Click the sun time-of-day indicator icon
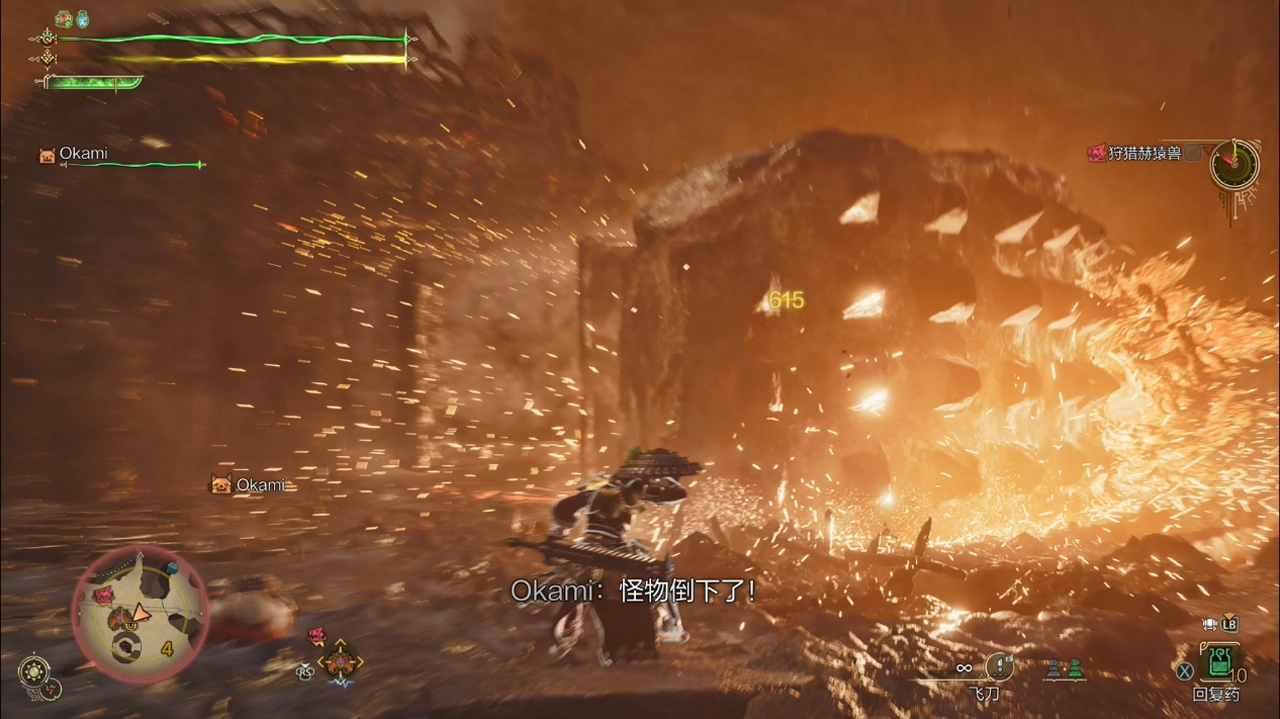This screenshot has width=1280, height=719. (x=33, y=670)
